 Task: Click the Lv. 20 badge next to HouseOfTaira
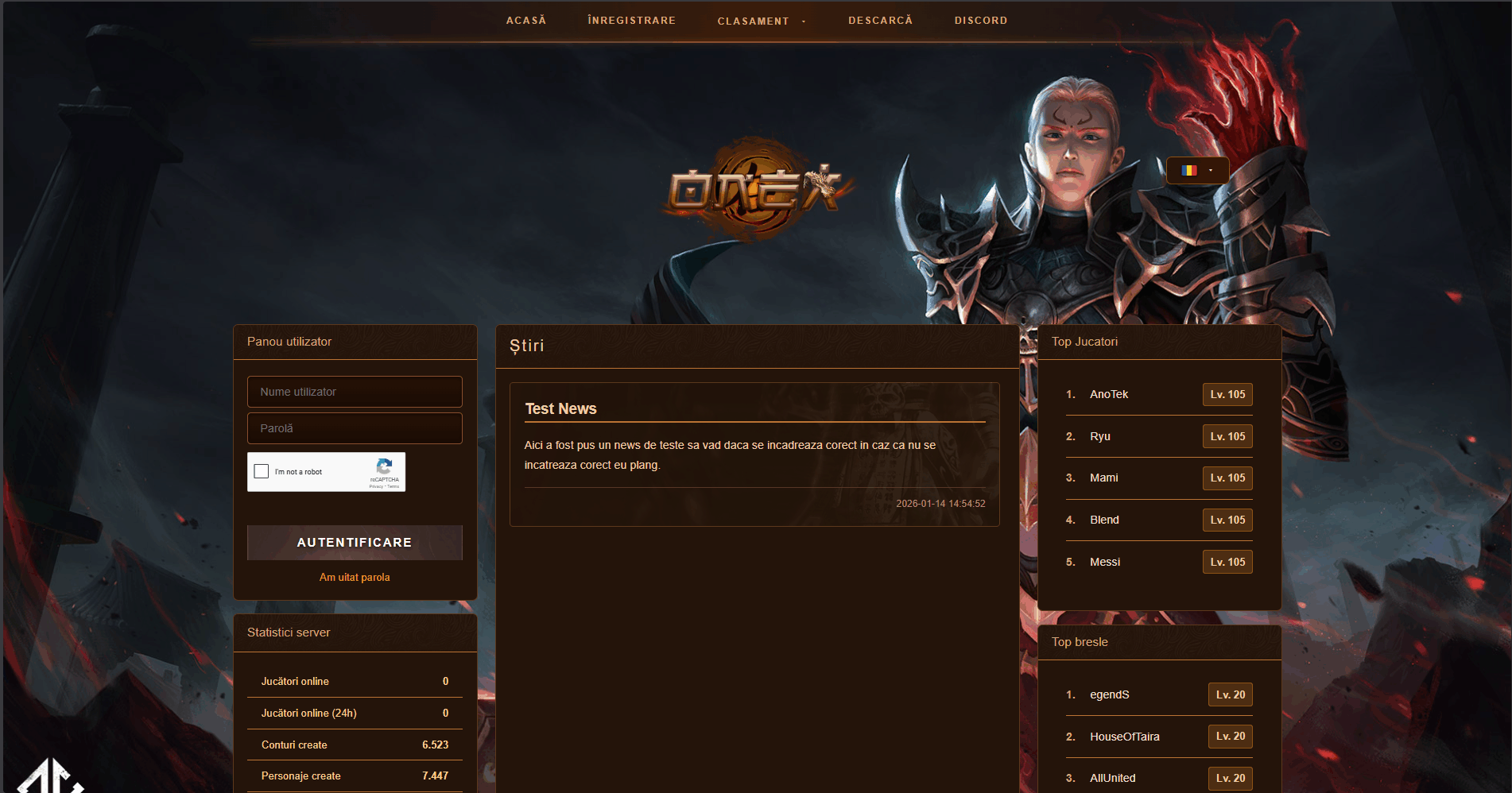1230,737
